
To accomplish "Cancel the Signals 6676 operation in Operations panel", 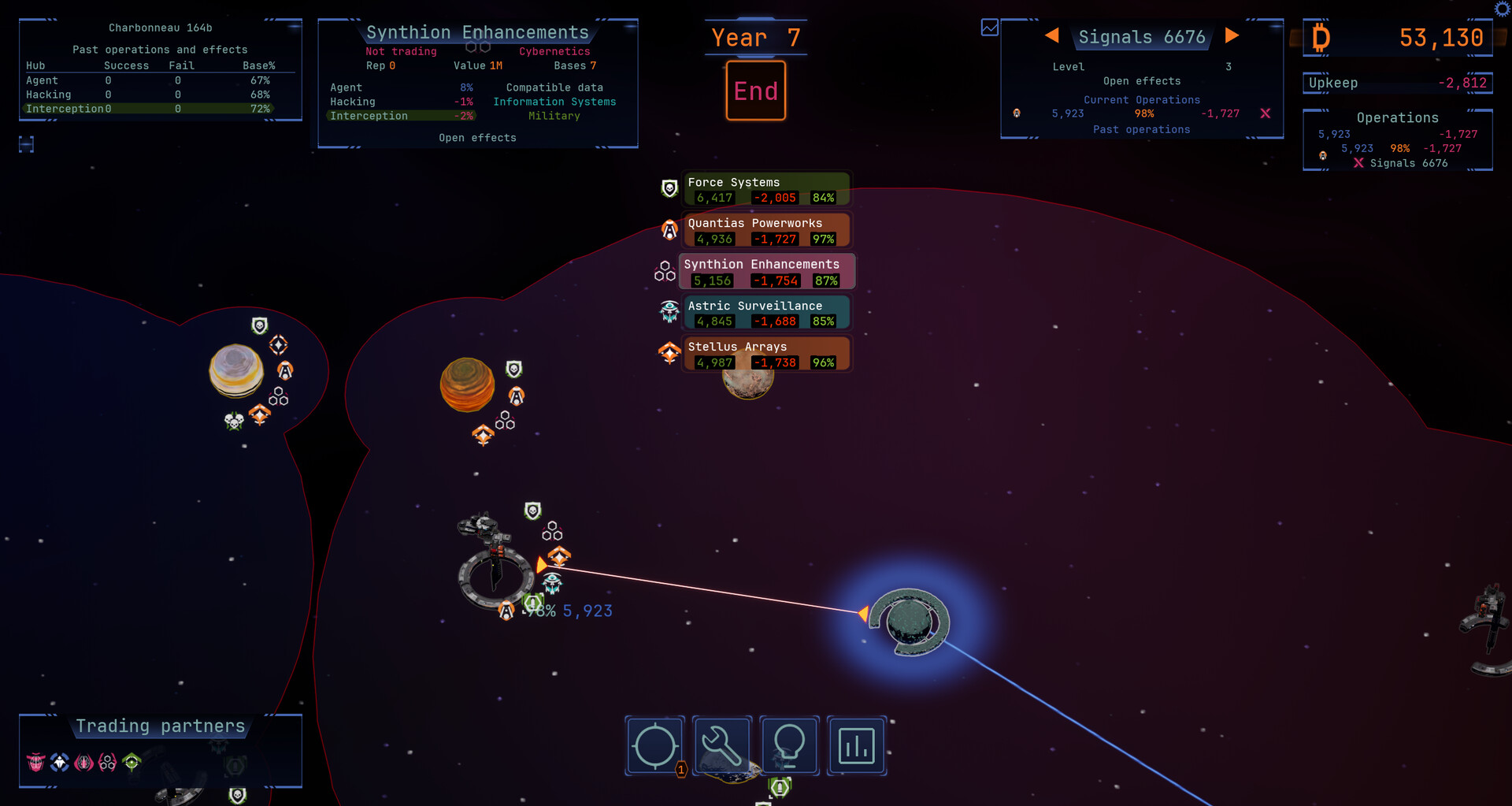I will click(1358, 163).
